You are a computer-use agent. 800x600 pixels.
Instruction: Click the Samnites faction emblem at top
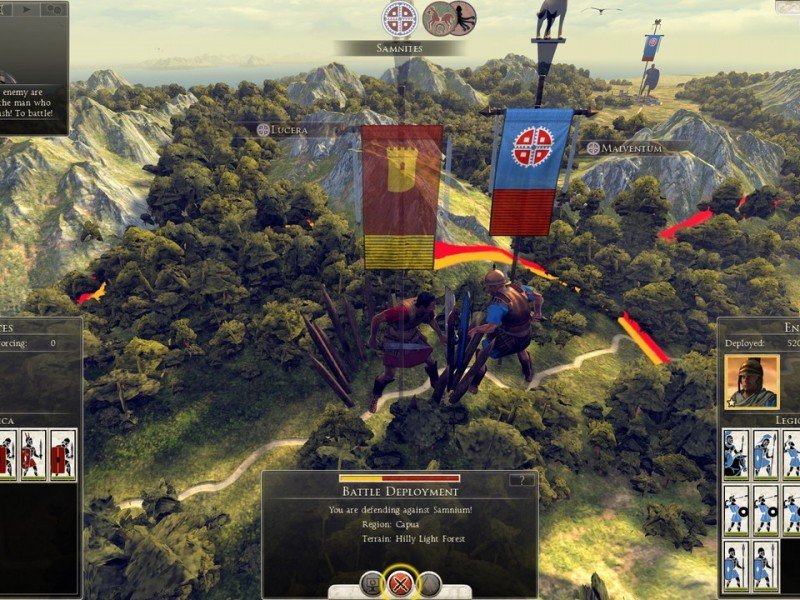click(399, 18)
